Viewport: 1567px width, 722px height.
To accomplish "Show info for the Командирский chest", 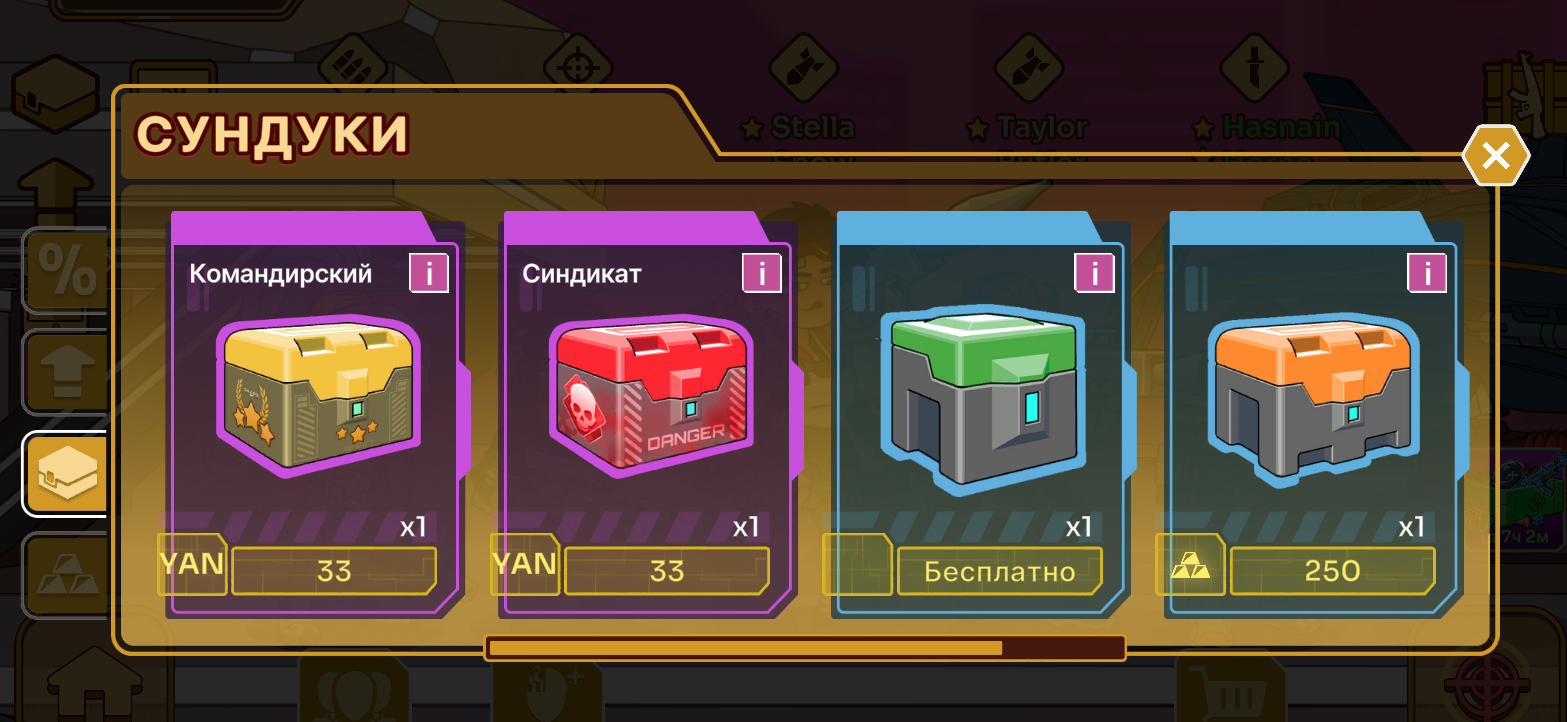I will coord(429,273).
